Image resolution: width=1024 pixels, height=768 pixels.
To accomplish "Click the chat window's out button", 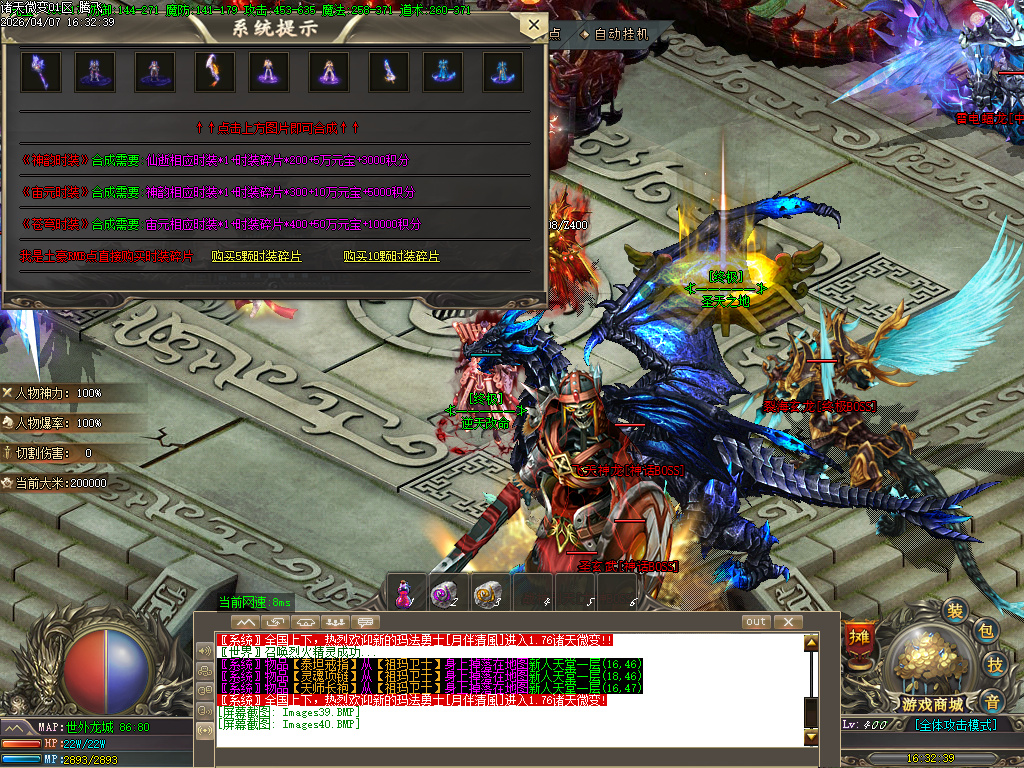I will [x=756, y=622].
